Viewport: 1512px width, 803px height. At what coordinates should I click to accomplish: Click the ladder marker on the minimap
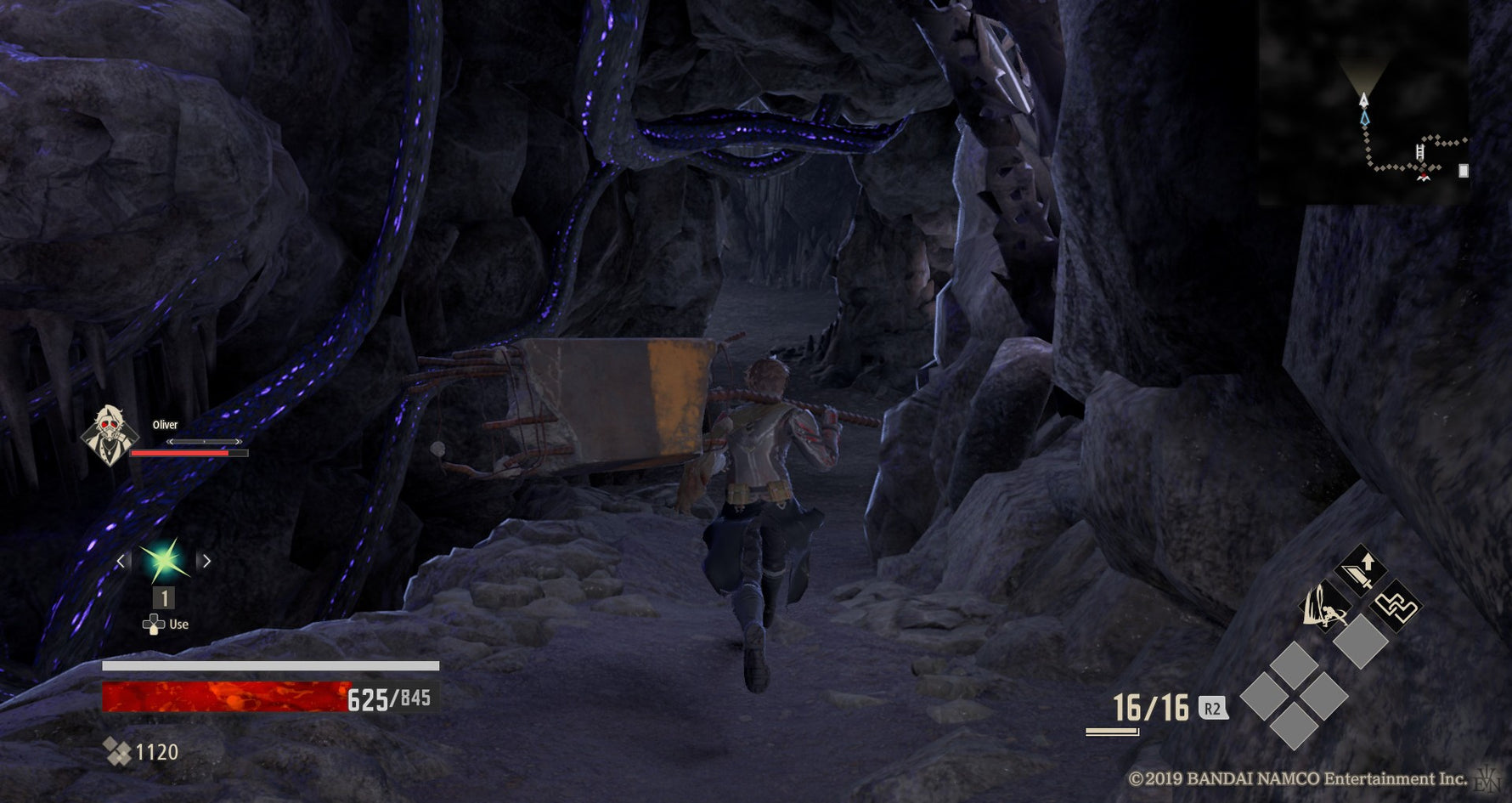pos(1419,153)
